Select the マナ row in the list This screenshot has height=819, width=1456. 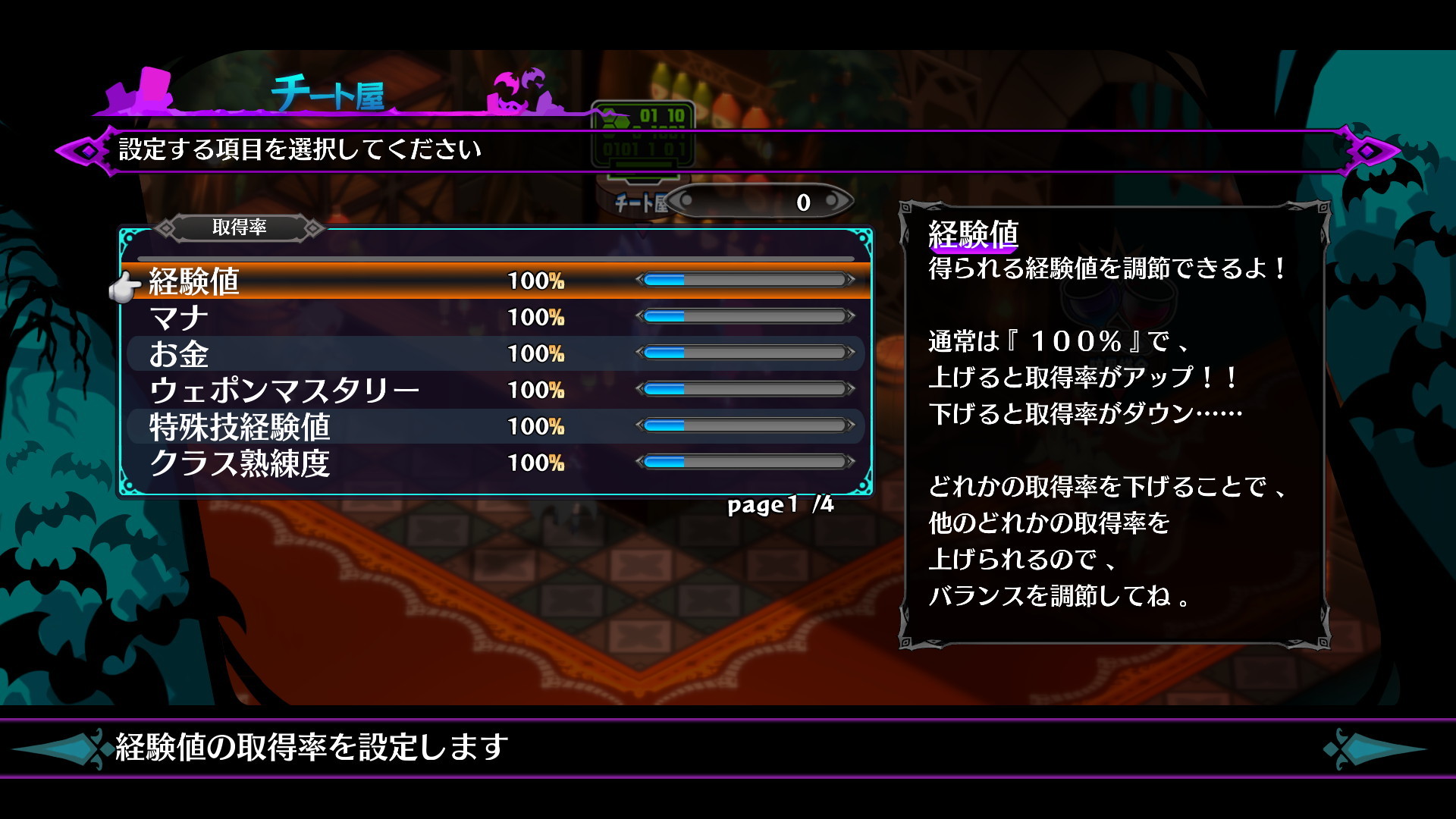(x=303, y=318)
